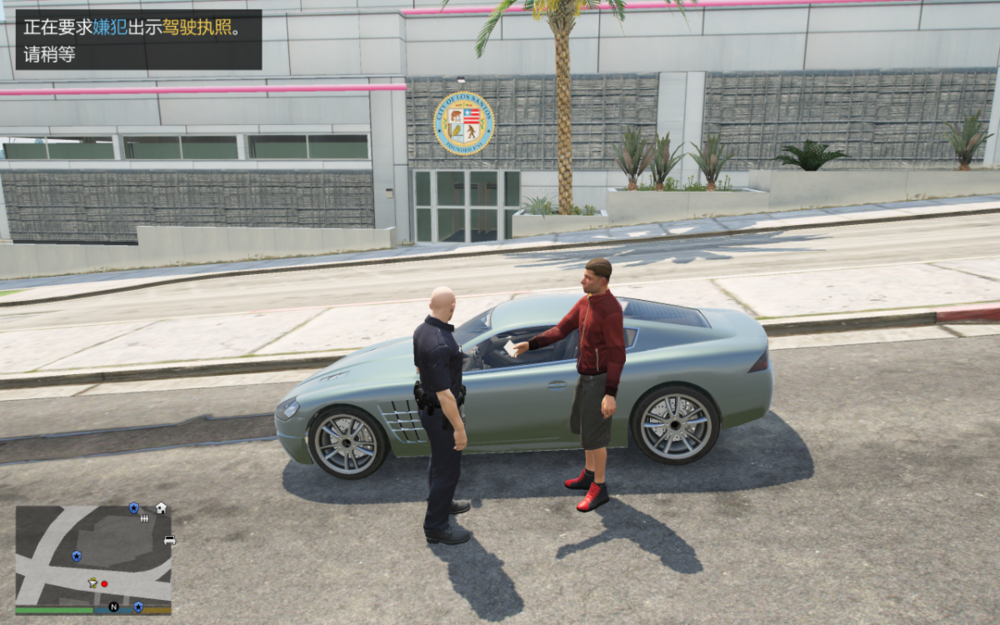Screen dimensions: 1000x625
Task: Click the player arrow on the minimap
Action: click(93, 582)
